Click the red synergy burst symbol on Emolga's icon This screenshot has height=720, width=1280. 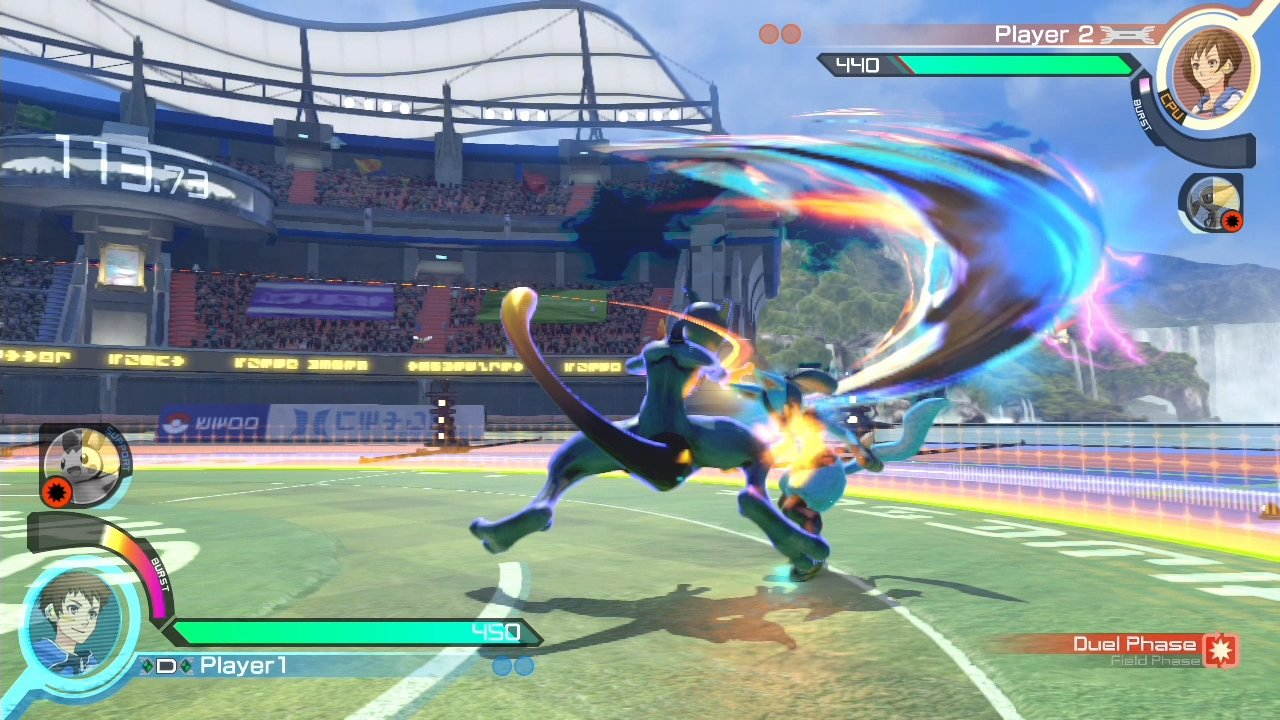[57, 492]
